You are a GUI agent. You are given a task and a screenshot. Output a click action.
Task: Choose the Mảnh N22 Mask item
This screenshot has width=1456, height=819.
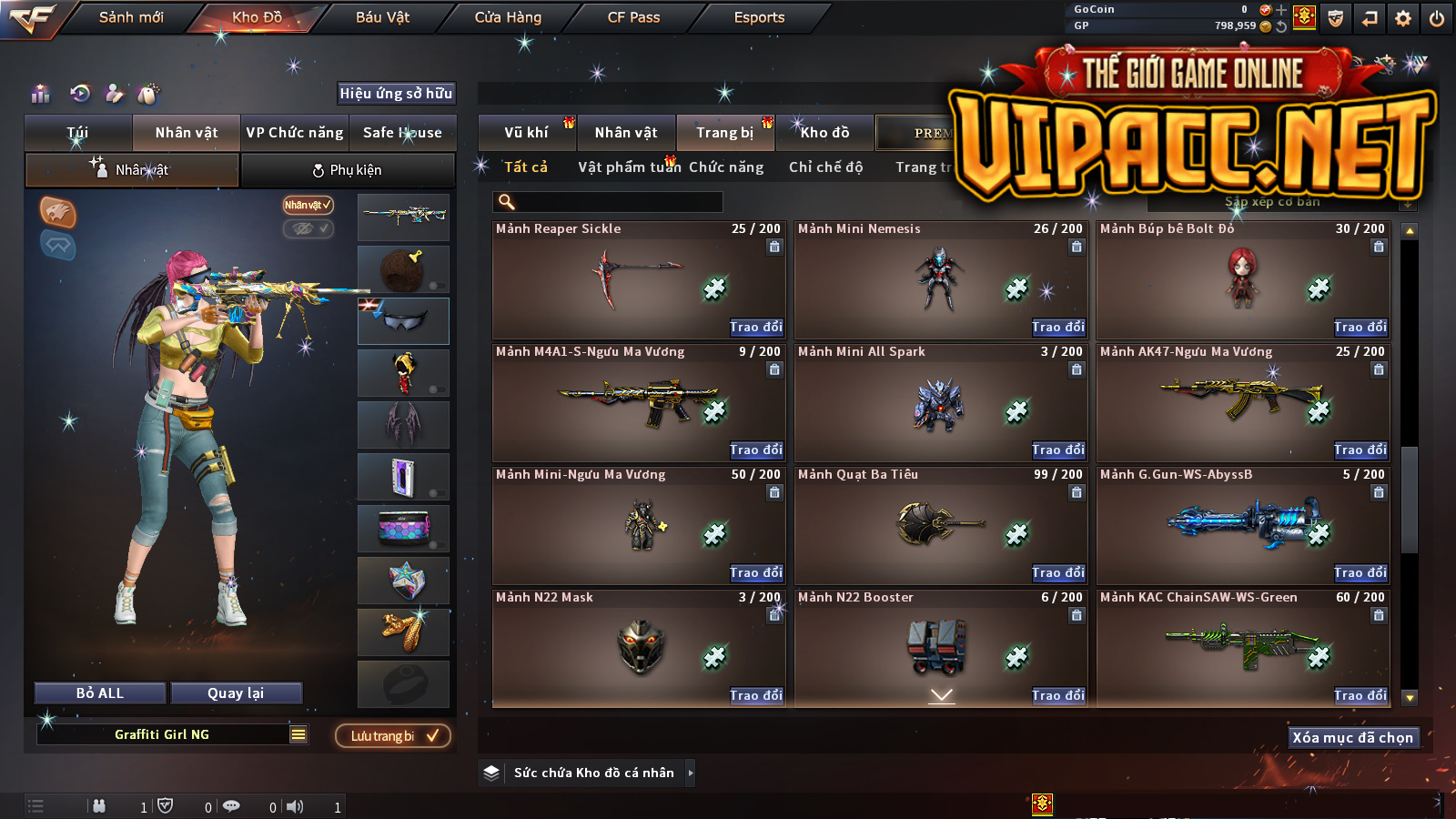[639, 647]
